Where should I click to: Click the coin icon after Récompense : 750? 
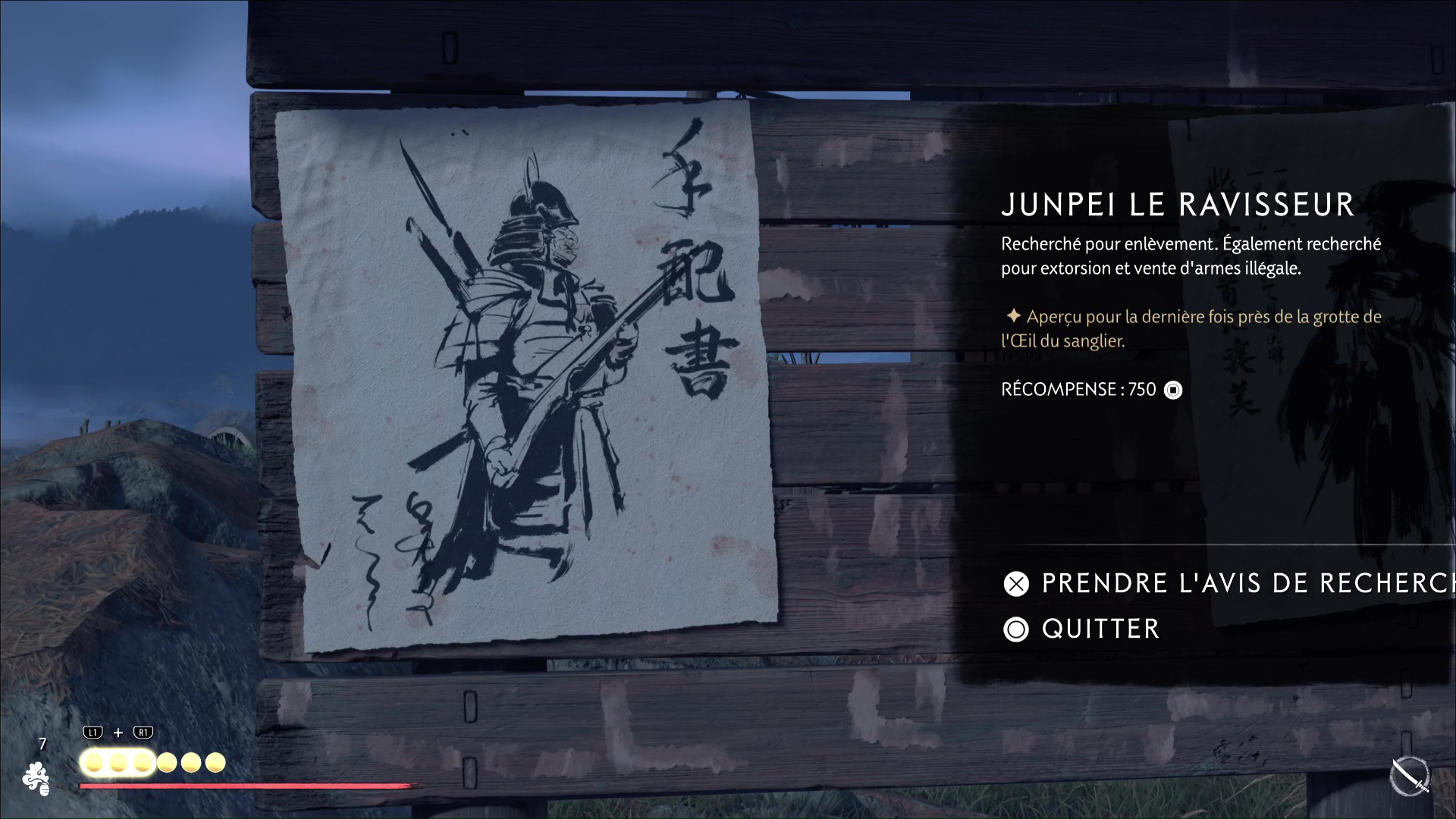pyautogui.click(x=1172, y=390)
